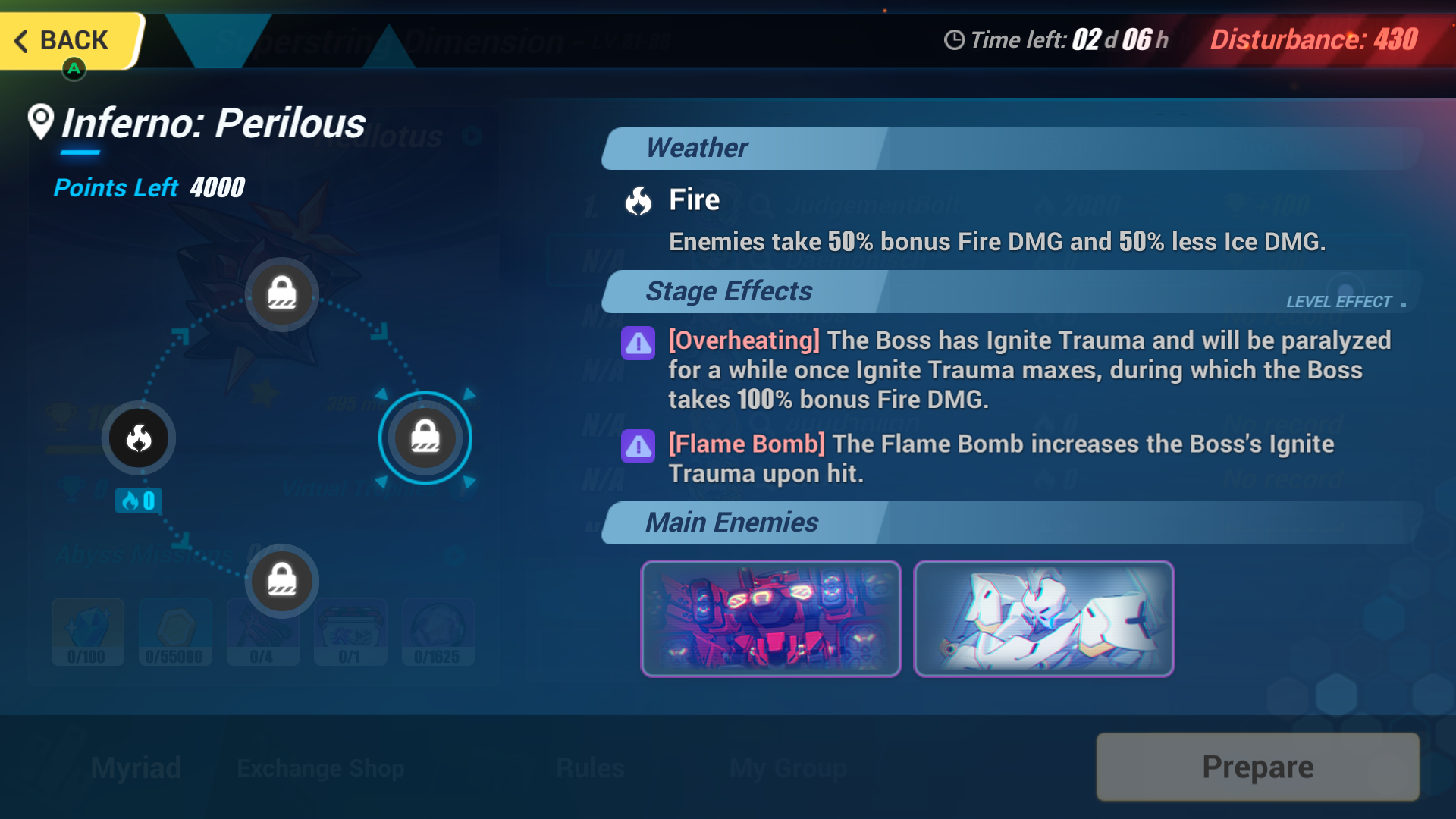Viewport: 1456px width, 819px height.
Task: Toggle the crystal reward progress 0/100
Action: pyautogui.click(x=87, y=632)
